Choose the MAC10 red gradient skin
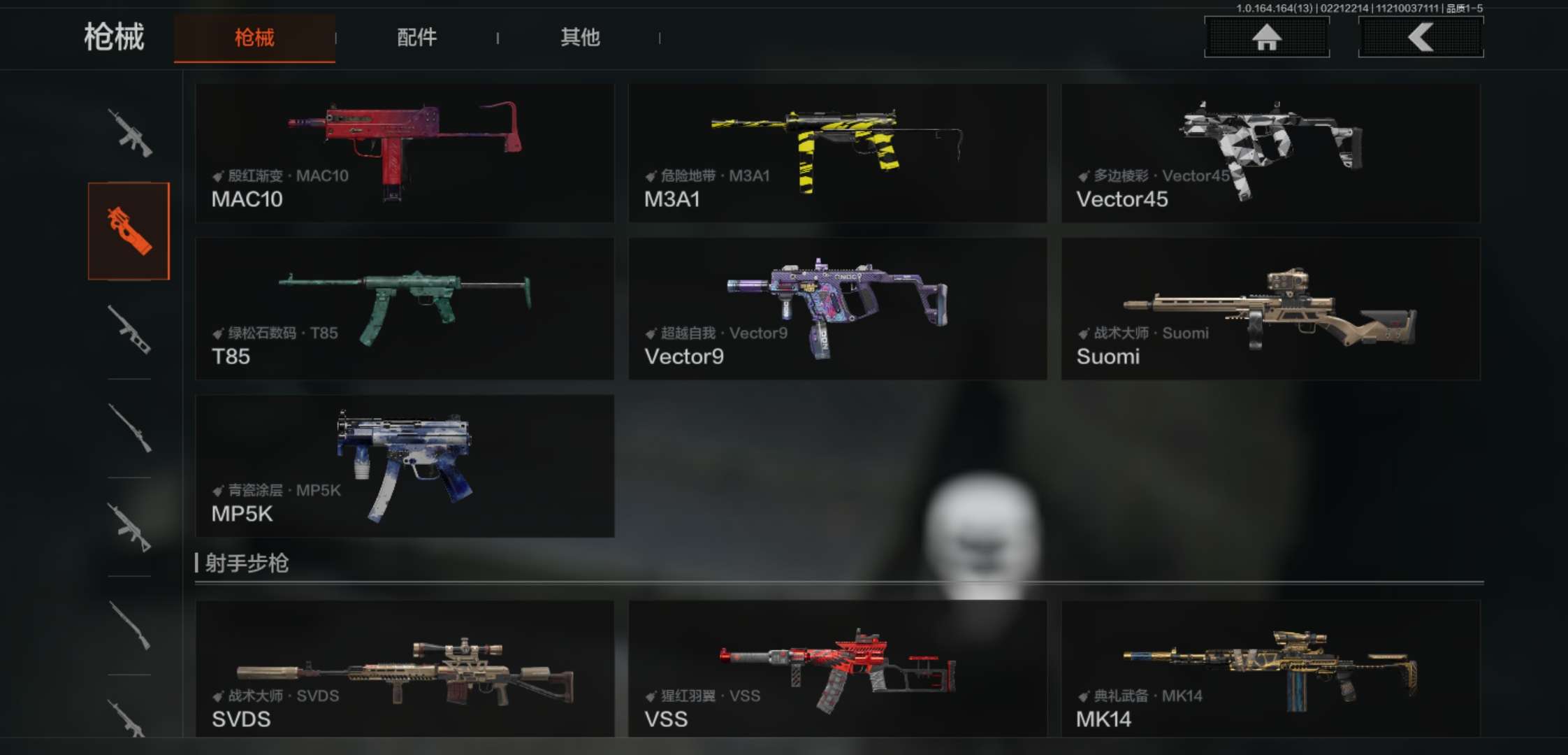 (x=405, y=153)
